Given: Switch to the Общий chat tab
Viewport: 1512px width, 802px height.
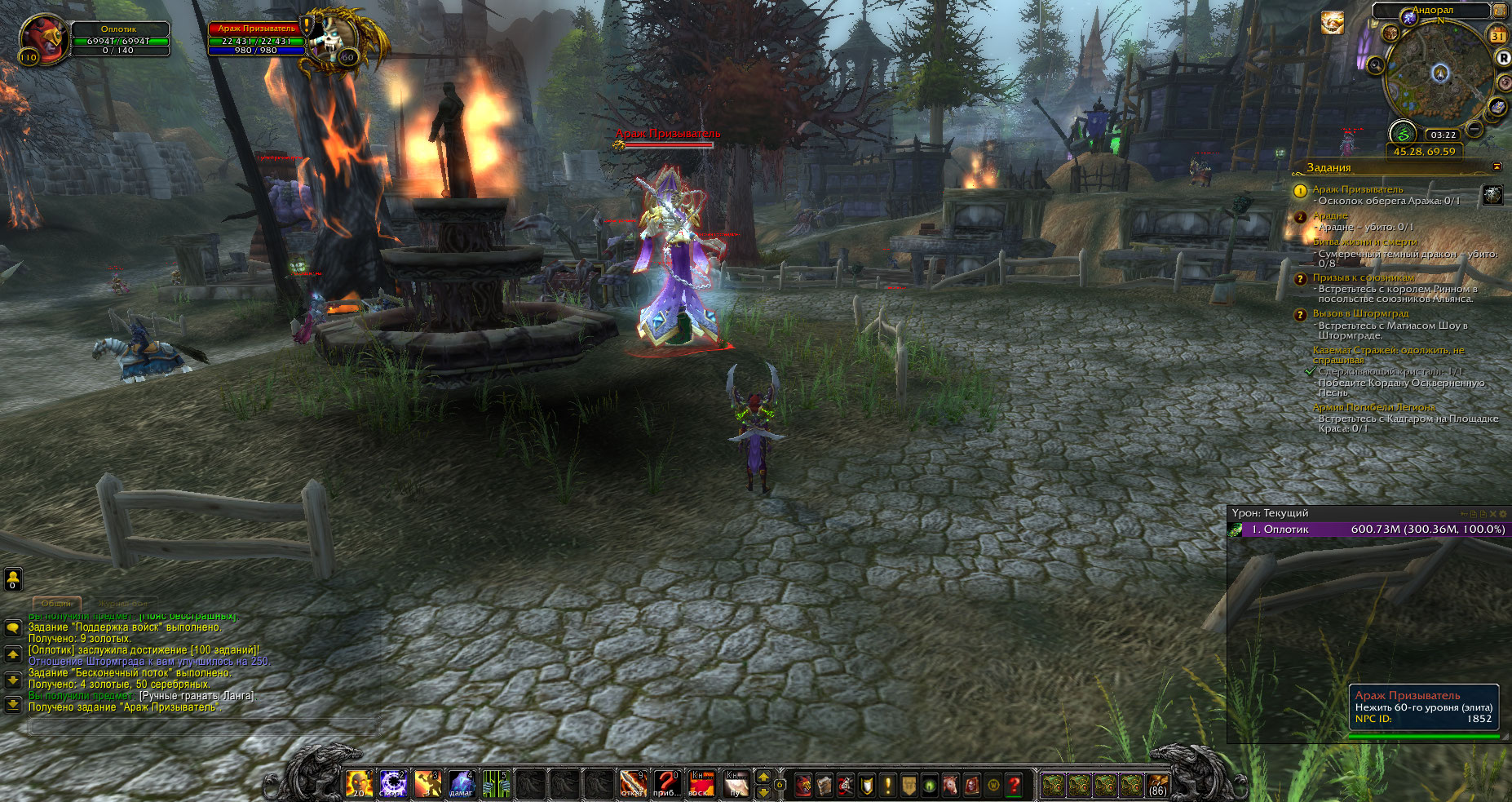Looking at the screenshot, I should (x=56, y=604).
